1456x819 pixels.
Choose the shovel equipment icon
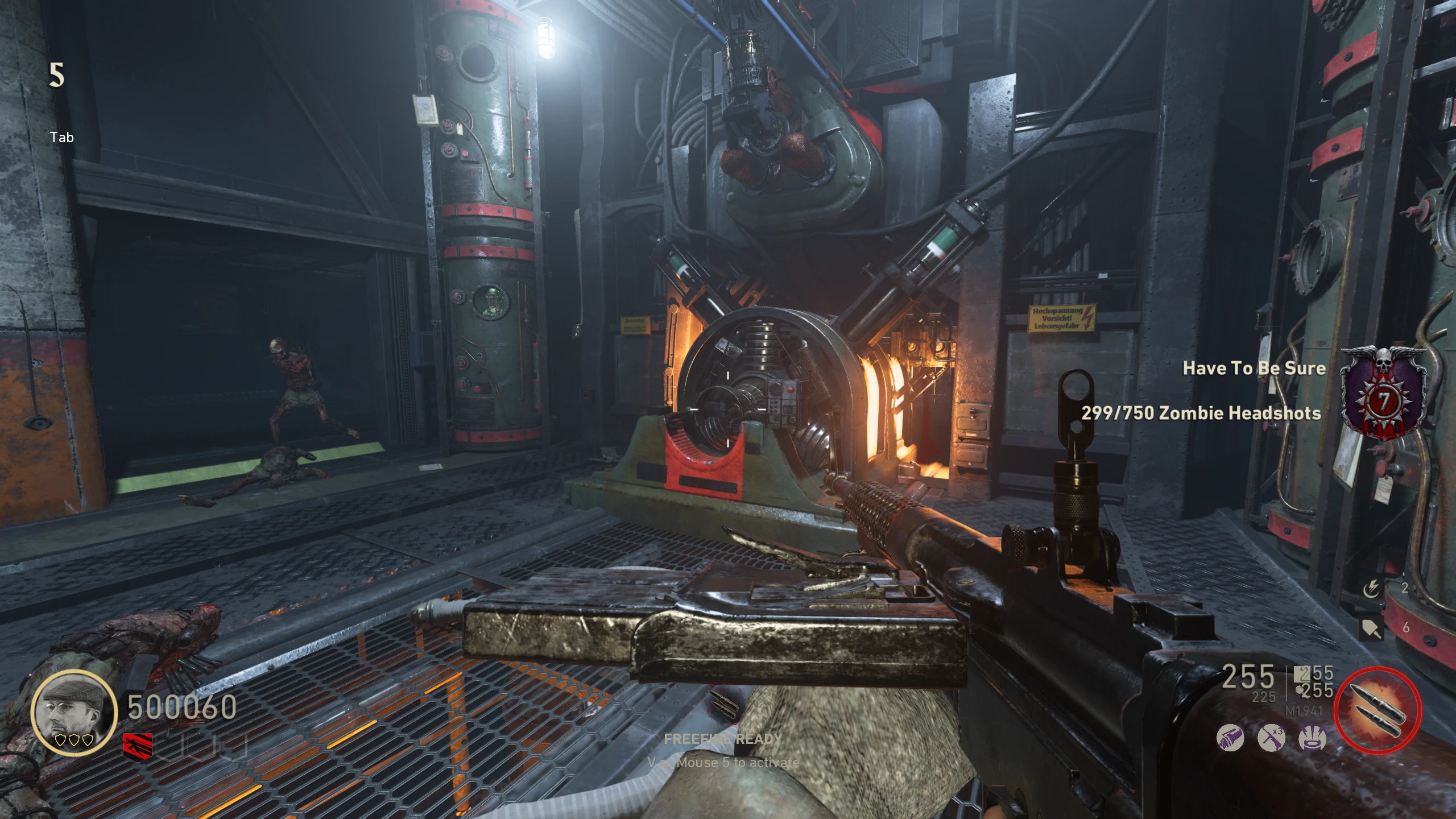tap(1371, 628)
